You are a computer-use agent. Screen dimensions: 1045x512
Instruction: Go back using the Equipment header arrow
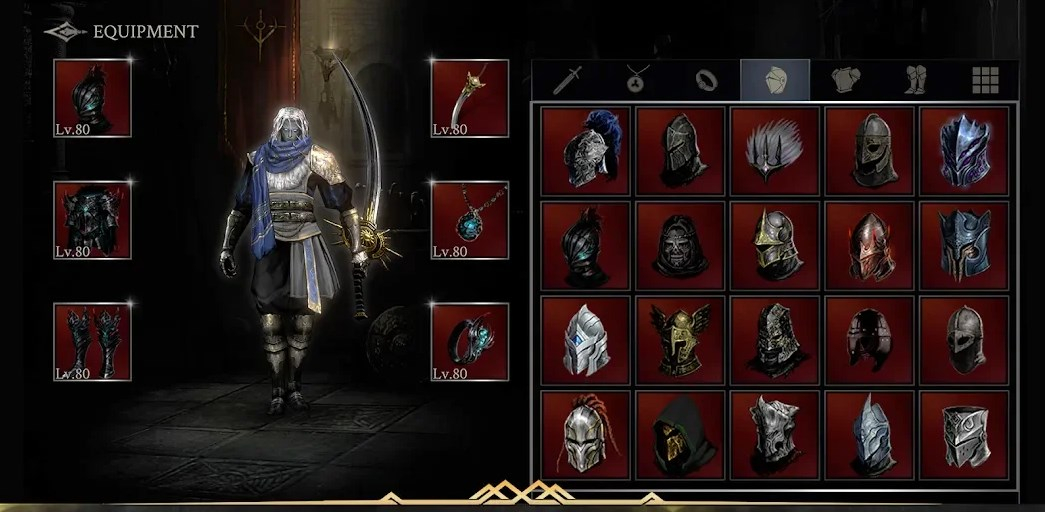point(65,32)
